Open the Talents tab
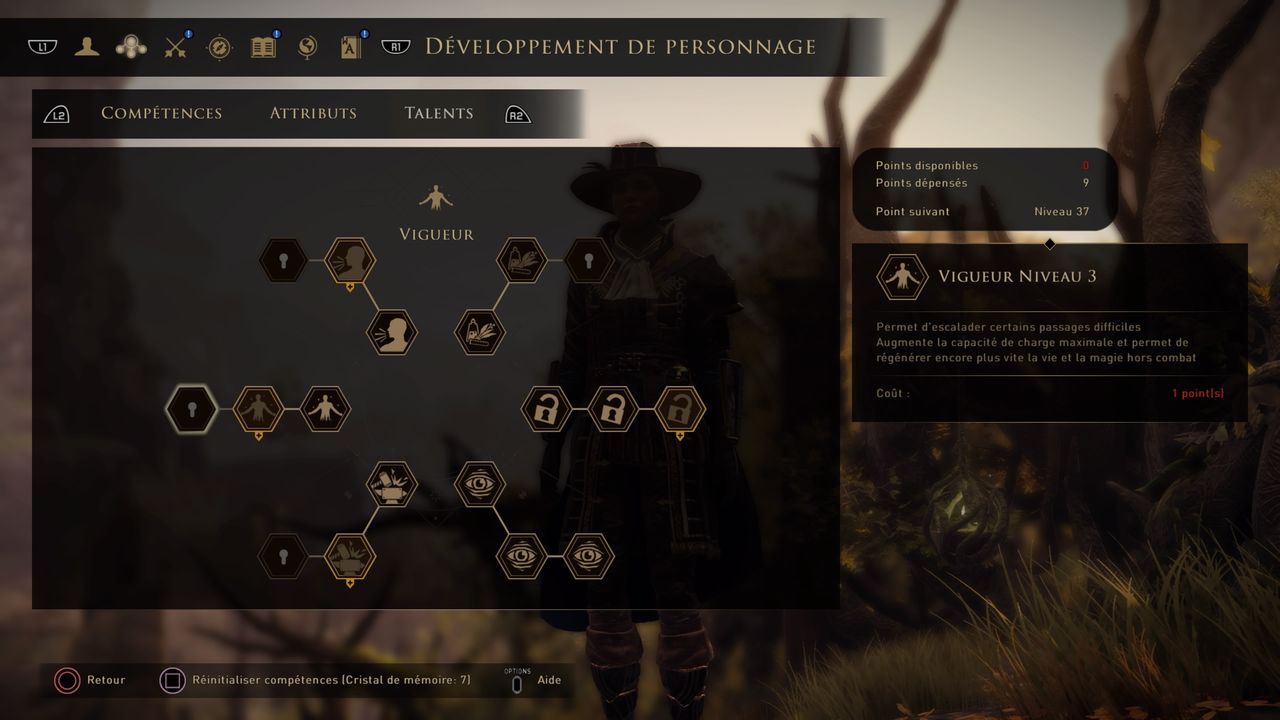The height and width of the screenshot is (720, 1280). pos(439,113)
